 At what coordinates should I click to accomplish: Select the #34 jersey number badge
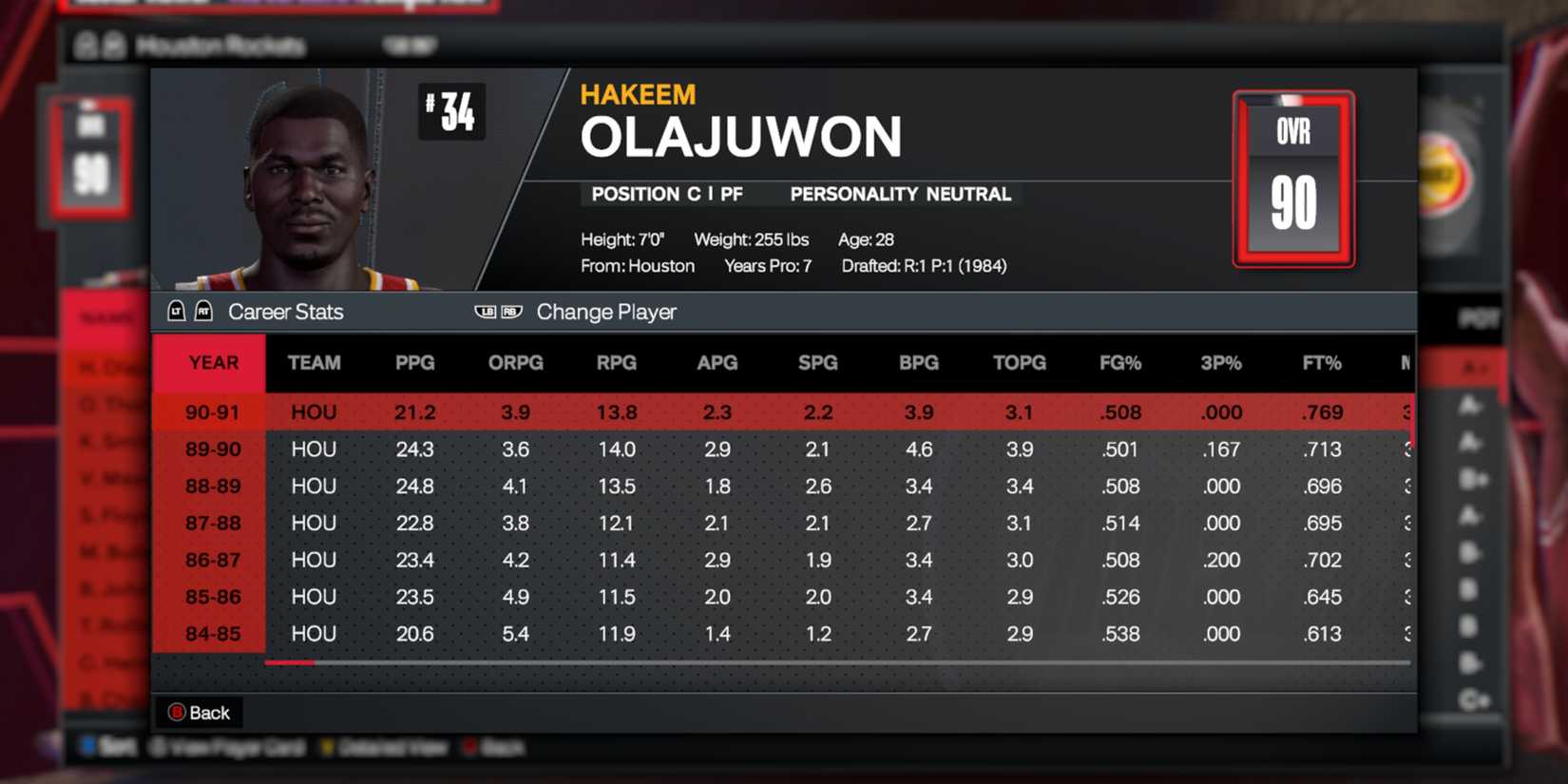452,111
